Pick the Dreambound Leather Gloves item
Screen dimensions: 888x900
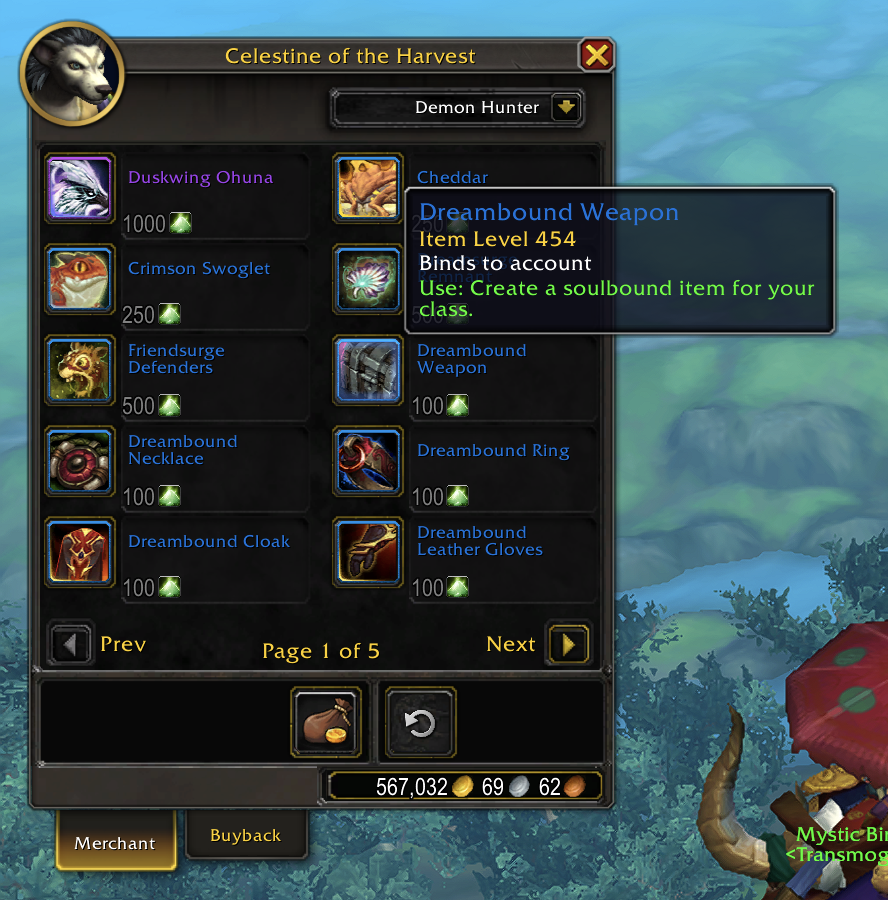click(368, 552)
